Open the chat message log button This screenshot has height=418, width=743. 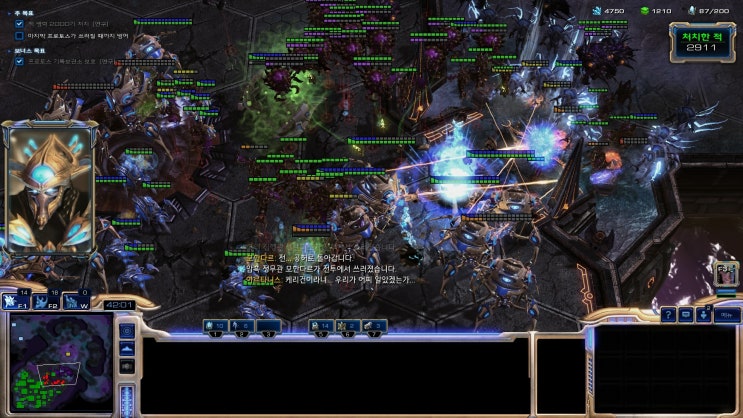(686, 314)
